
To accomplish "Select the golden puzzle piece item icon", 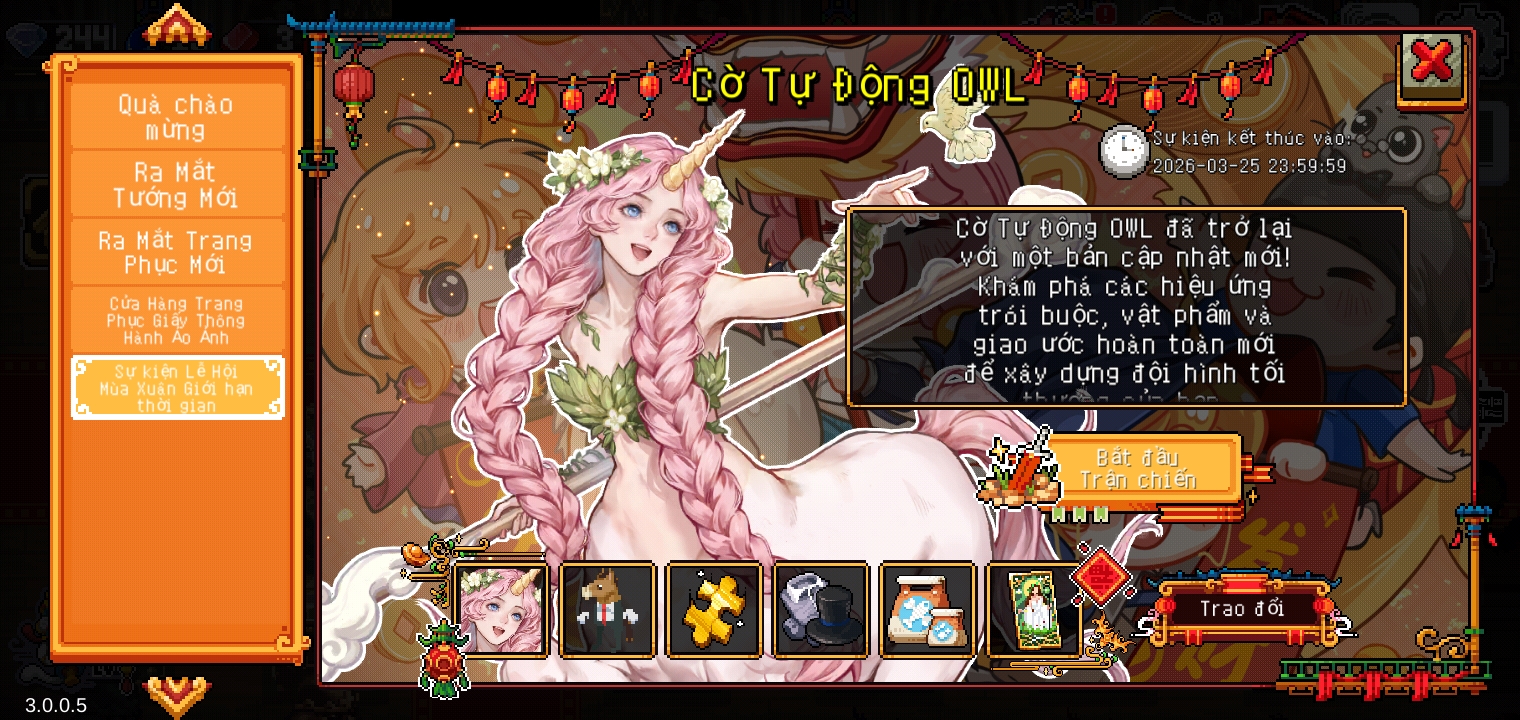I will click(x=714, y=609).
